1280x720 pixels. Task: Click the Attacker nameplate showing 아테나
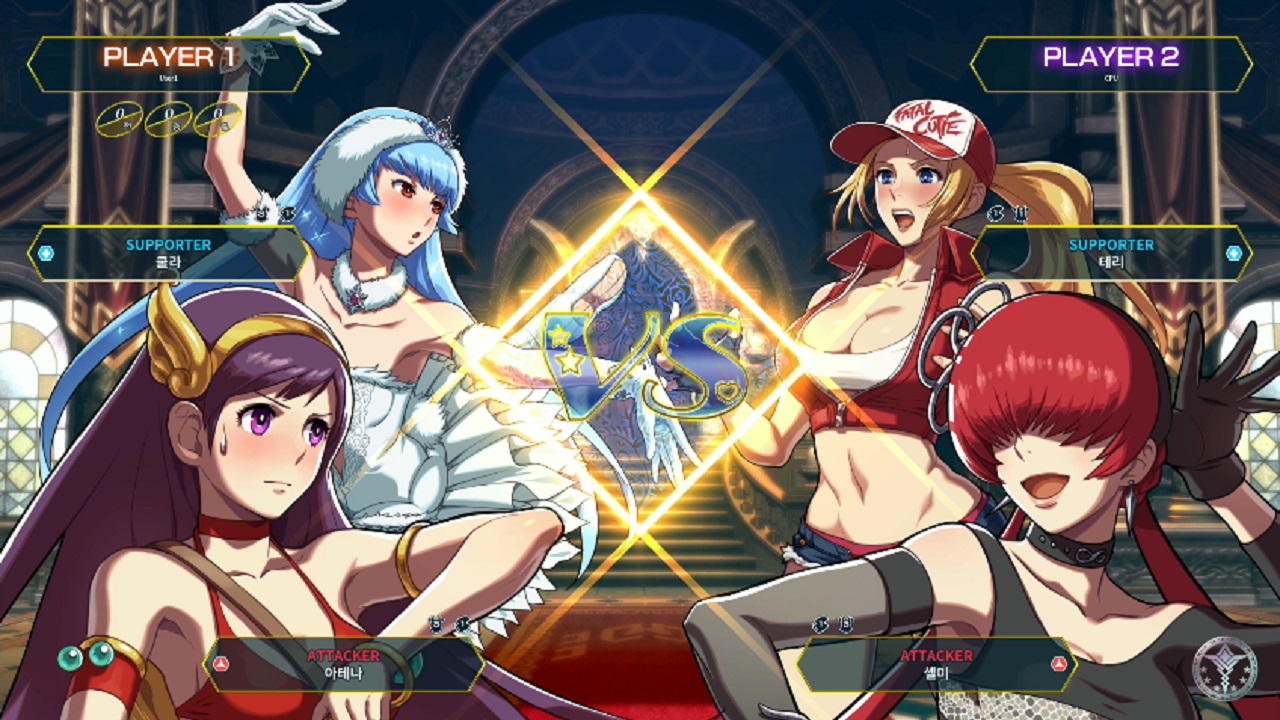coord(345,672)
